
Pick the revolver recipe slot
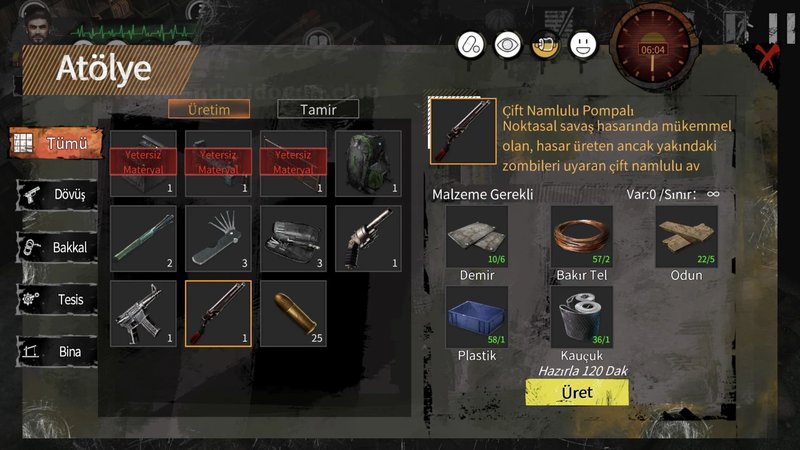pyautogui.click(x=368, y=238)
